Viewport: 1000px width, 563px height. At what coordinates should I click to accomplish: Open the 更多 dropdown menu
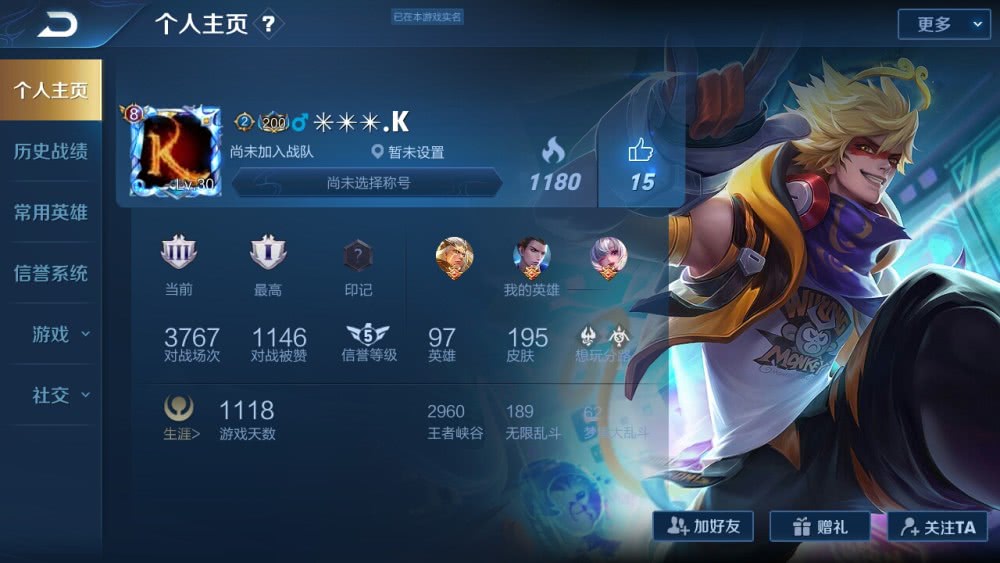(943, 25)
